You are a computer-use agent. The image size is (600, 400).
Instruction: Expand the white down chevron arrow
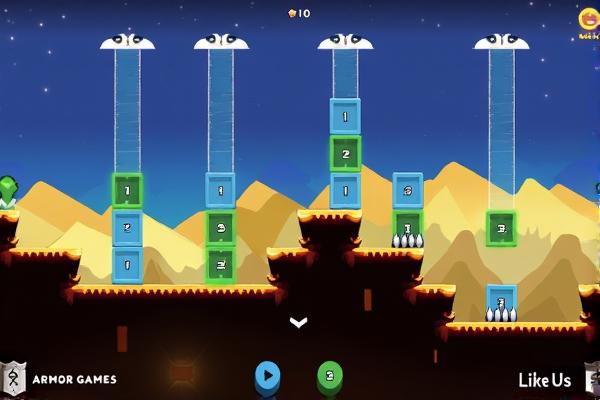[x=298, y=322]
